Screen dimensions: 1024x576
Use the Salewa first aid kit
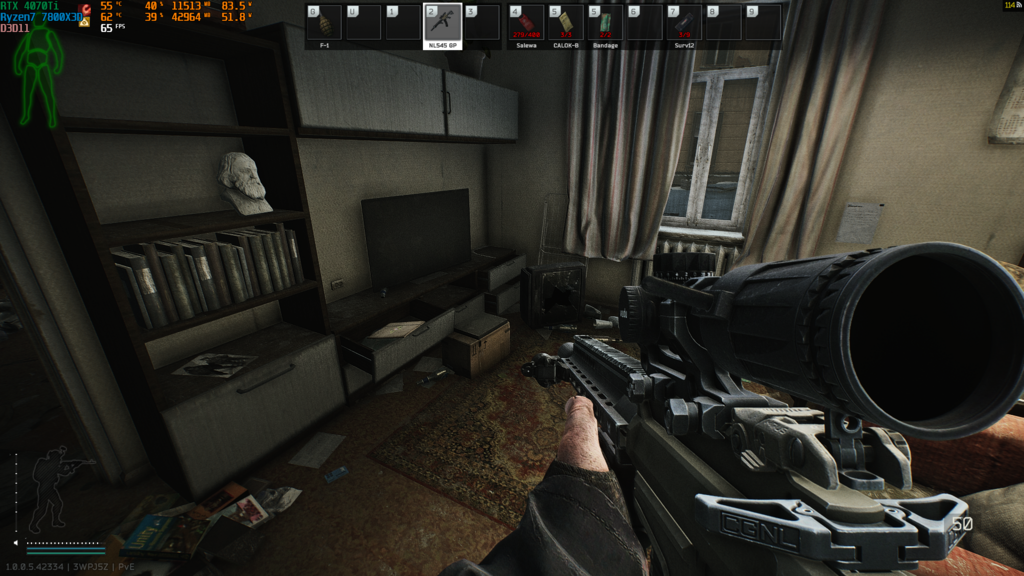(x=525, y=22)
